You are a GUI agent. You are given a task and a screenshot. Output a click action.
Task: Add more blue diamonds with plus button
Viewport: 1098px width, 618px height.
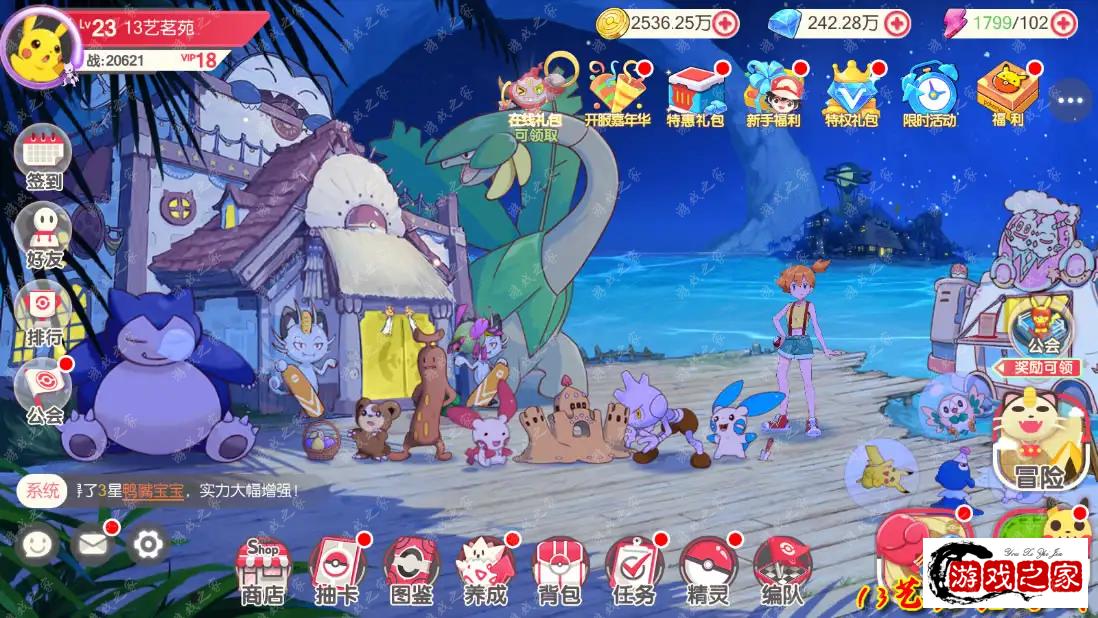(897, 23)
